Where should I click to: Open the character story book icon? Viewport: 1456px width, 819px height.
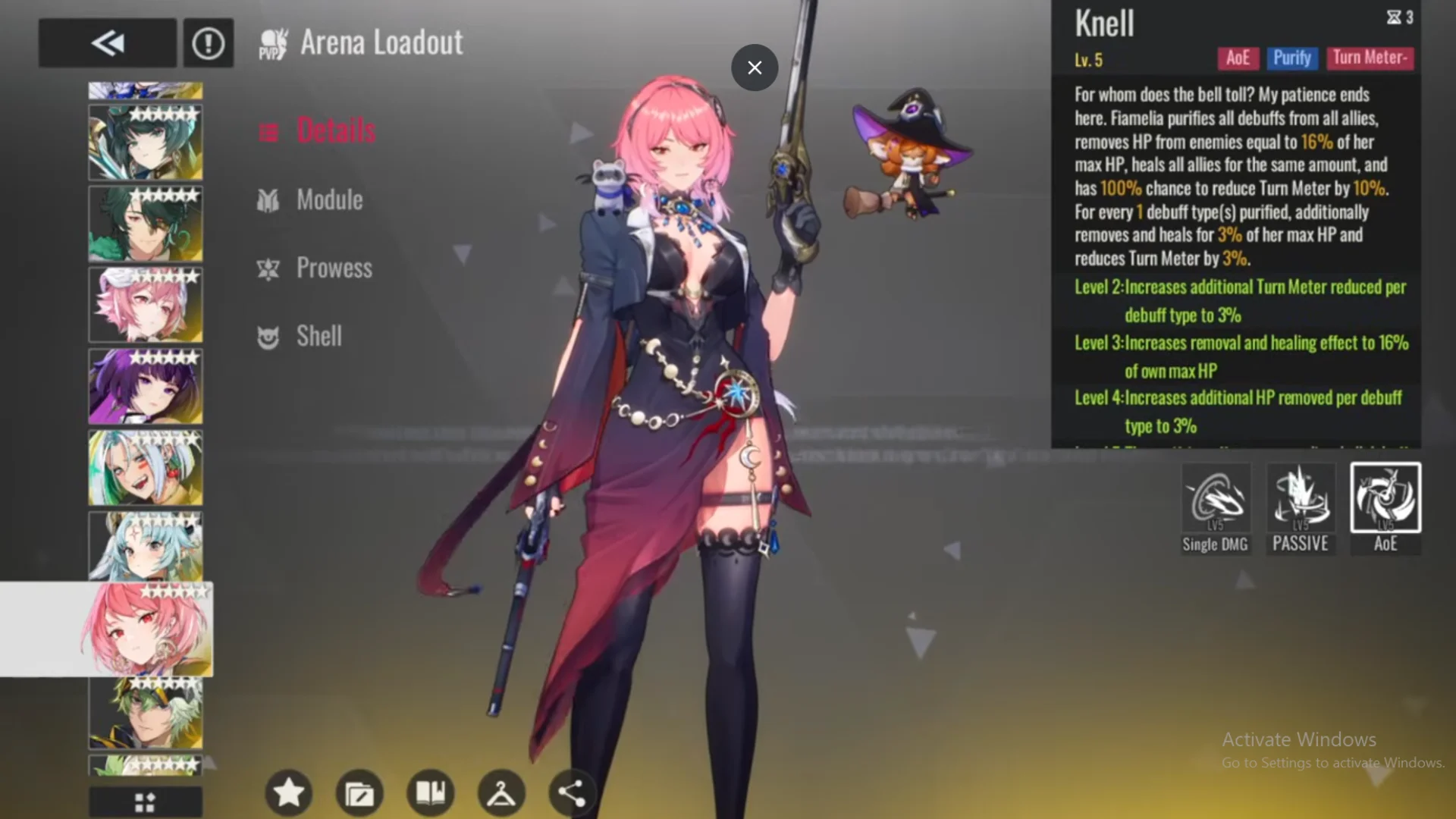tap(430, 792)
